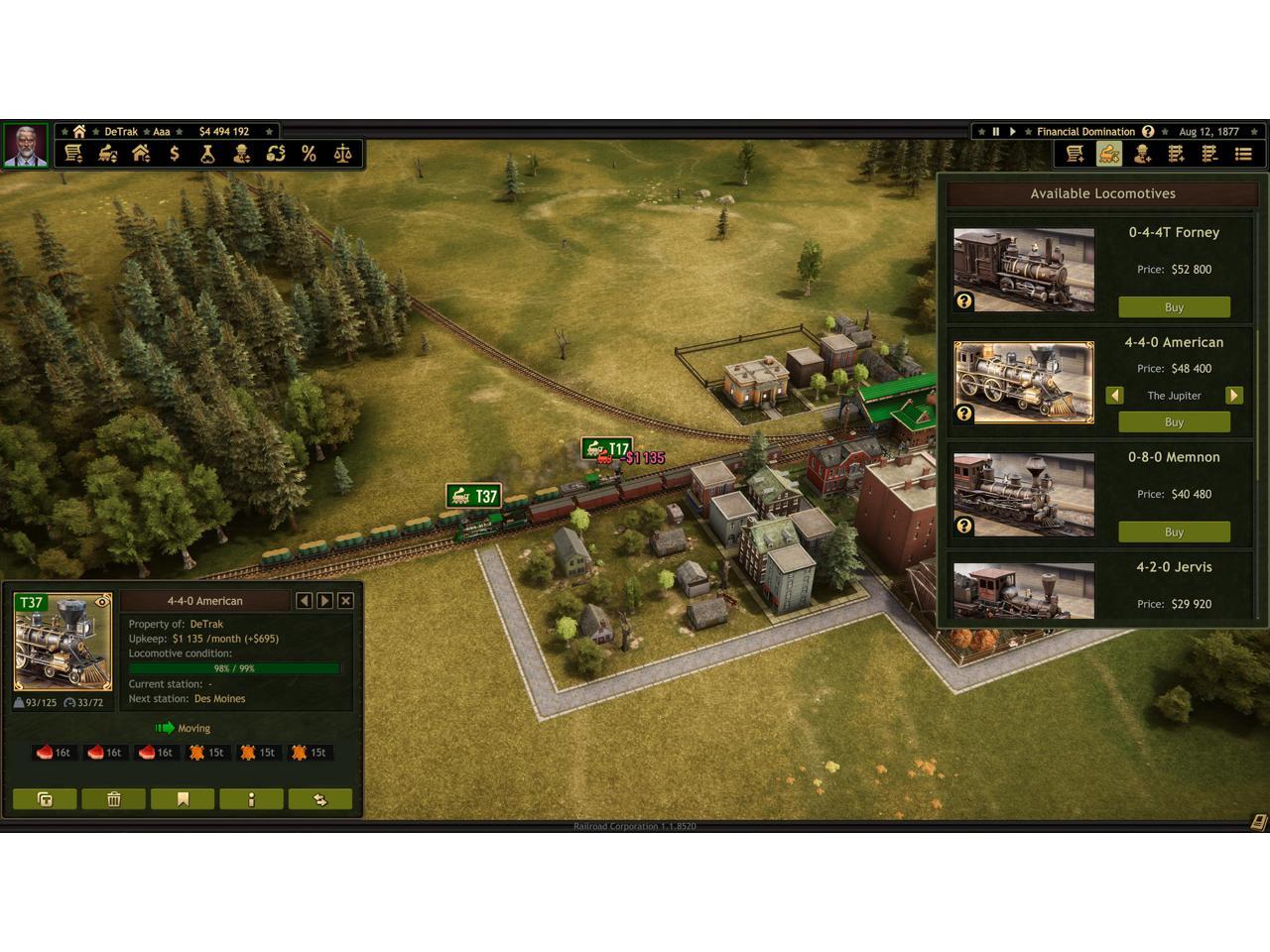Close the 4-4-0 American train panel

click(345, 600)
